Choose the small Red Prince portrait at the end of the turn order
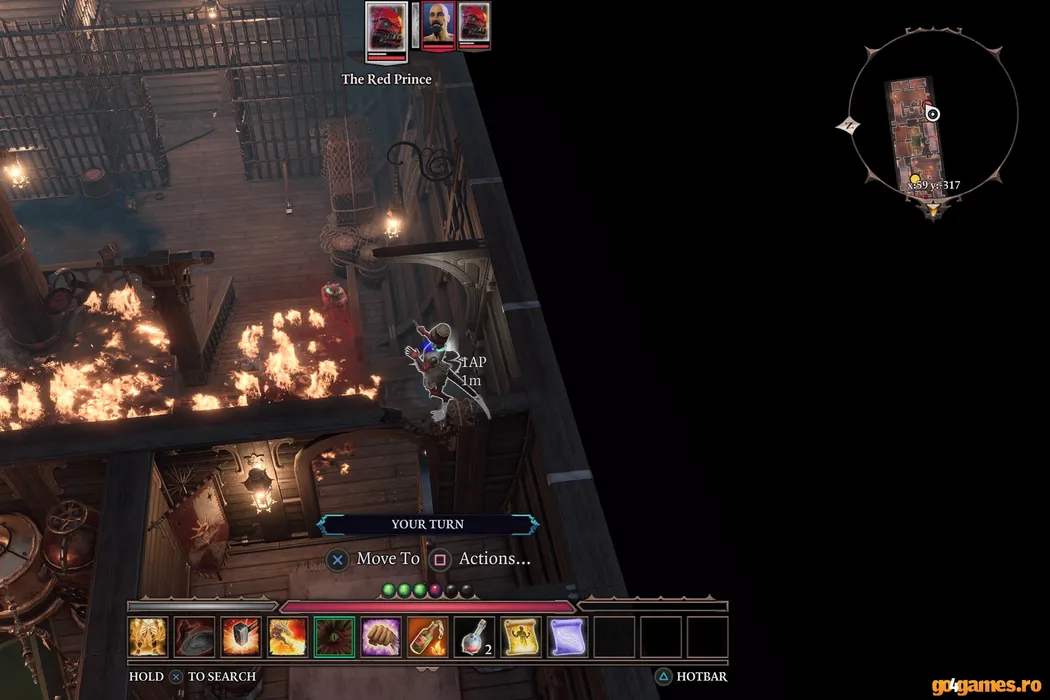 [473, 26]
